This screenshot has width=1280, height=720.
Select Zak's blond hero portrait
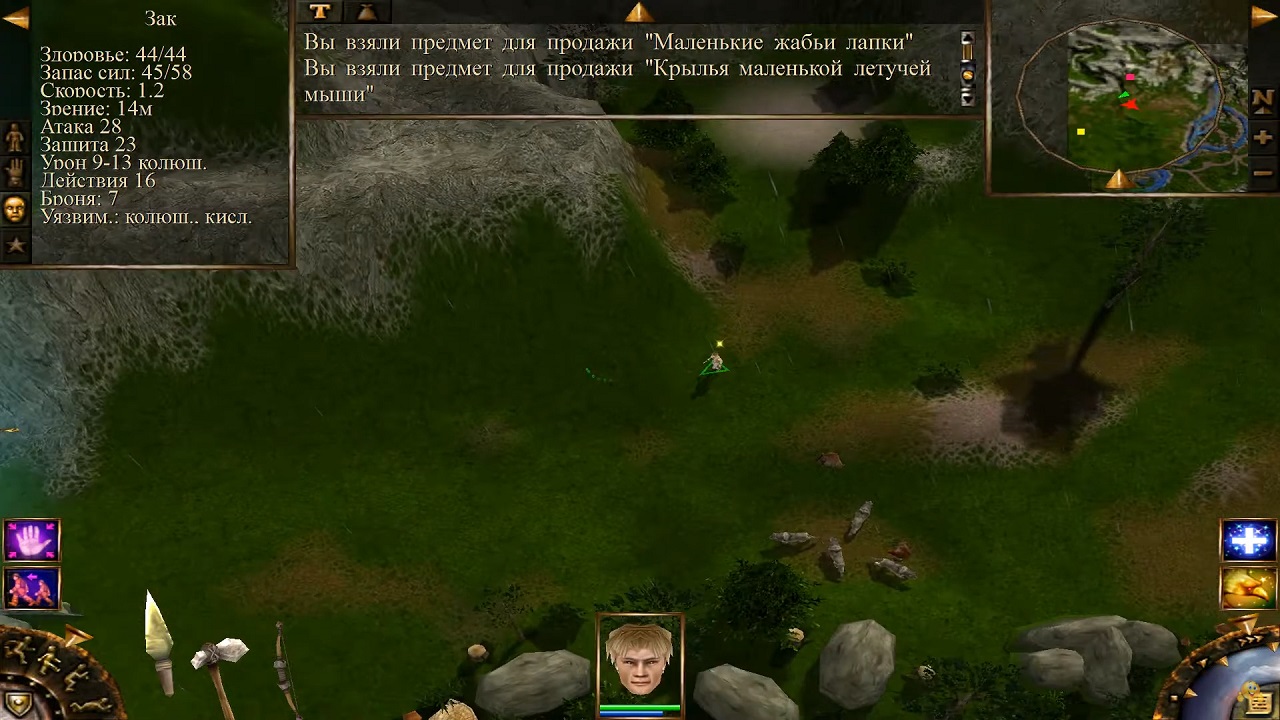pos(640,659)
